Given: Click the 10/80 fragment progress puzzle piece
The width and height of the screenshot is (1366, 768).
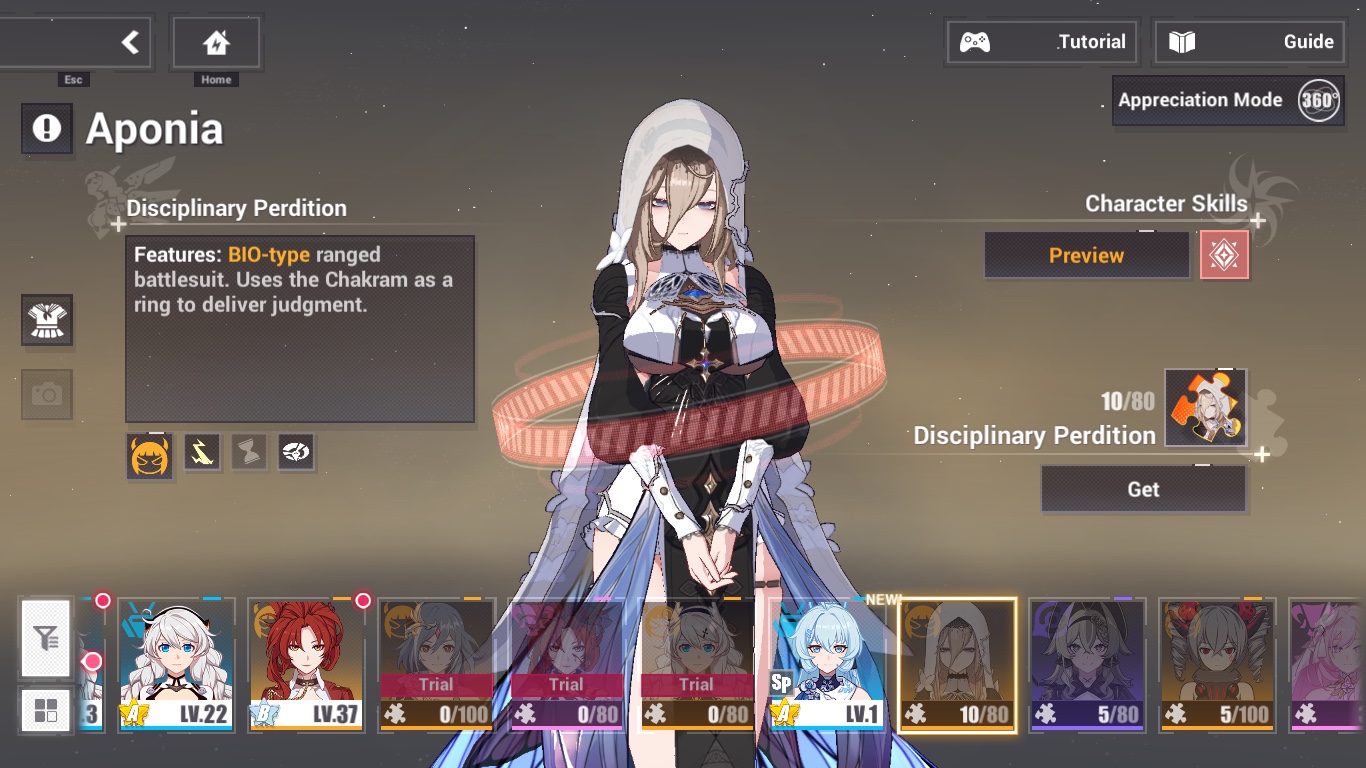Looking at the screenshot, I should (1204, 405).
